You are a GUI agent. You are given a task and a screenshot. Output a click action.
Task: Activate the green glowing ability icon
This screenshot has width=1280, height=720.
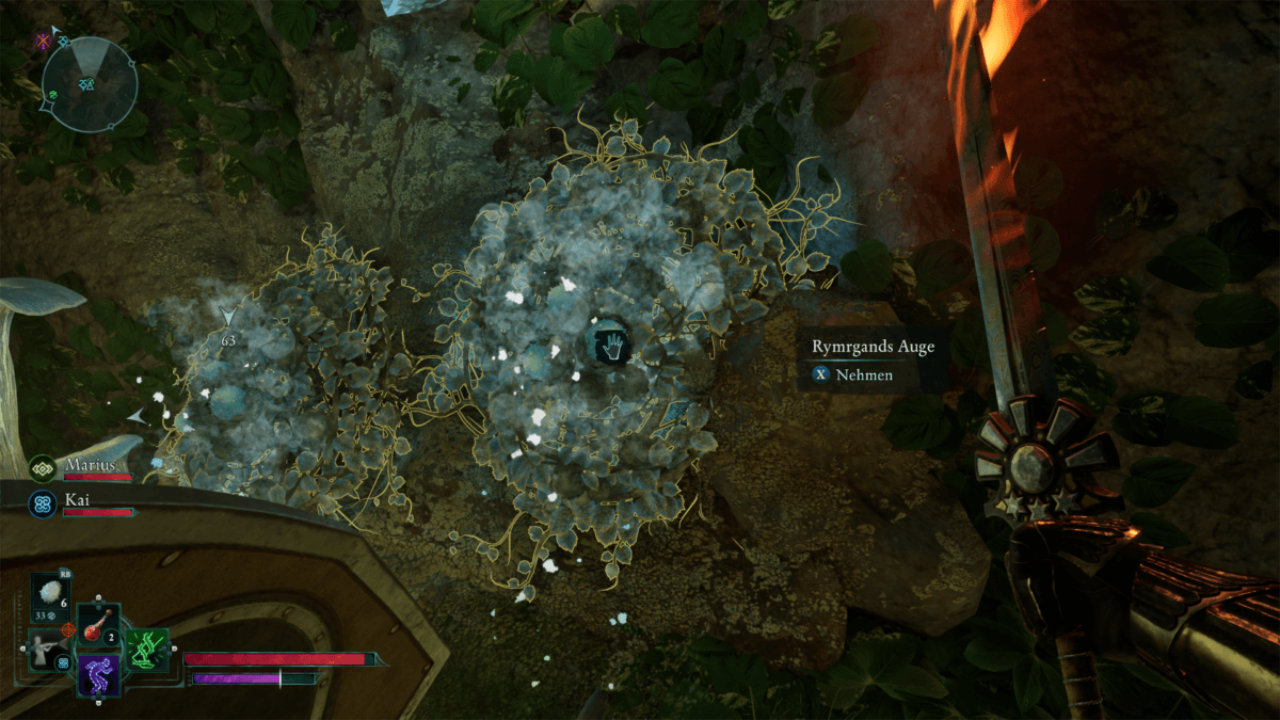[x=146, y=649]
